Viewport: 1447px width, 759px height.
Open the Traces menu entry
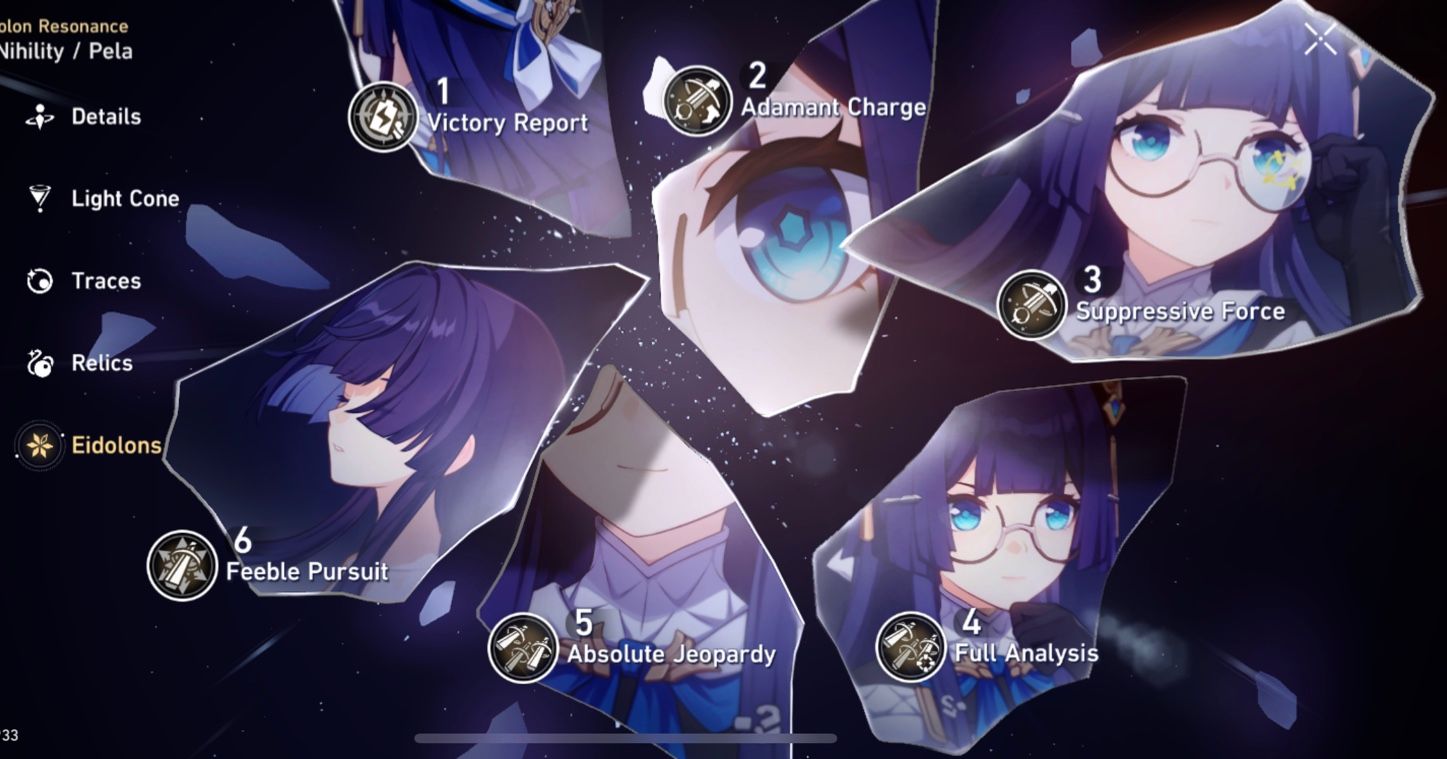[105, 281]
